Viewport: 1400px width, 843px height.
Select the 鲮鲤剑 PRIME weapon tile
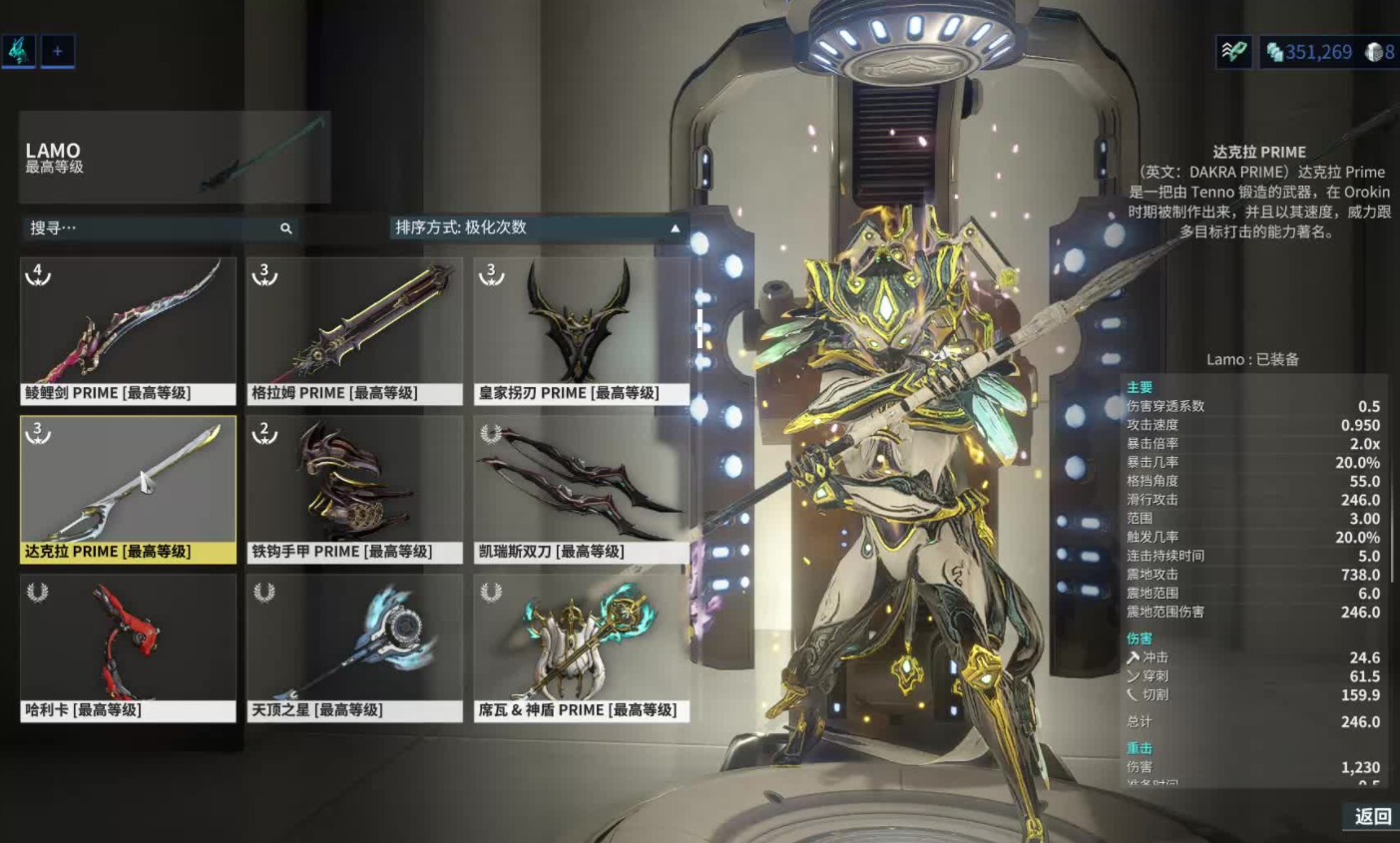(x=128, y=330)
